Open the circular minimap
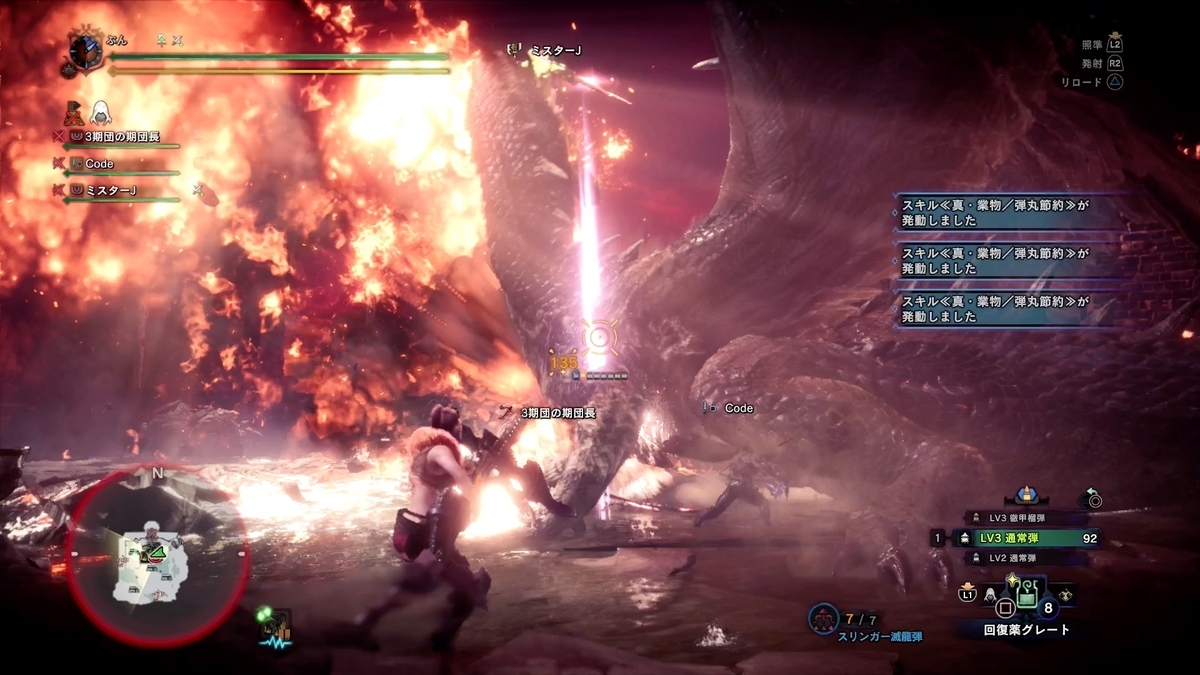Viewport: 1200px width, 675px height. tap(156, 555)
